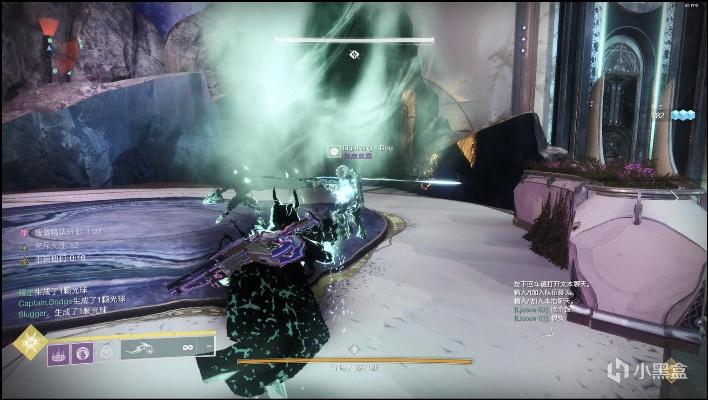
Task: Trigger the purple melee ability icon
Action: [84, 352]
